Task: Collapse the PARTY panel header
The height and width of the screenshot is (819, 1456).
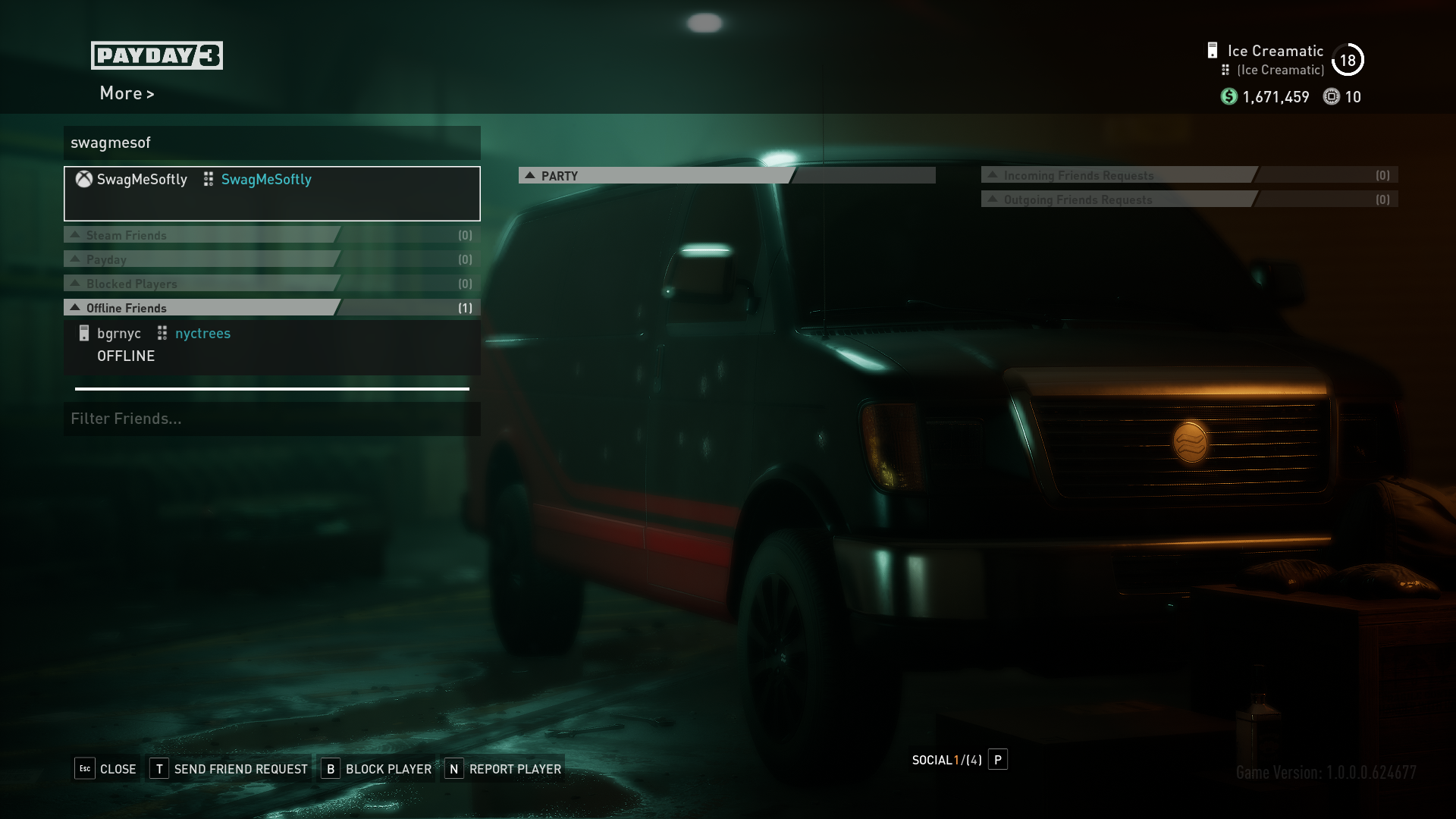Action: click(559, 175)
